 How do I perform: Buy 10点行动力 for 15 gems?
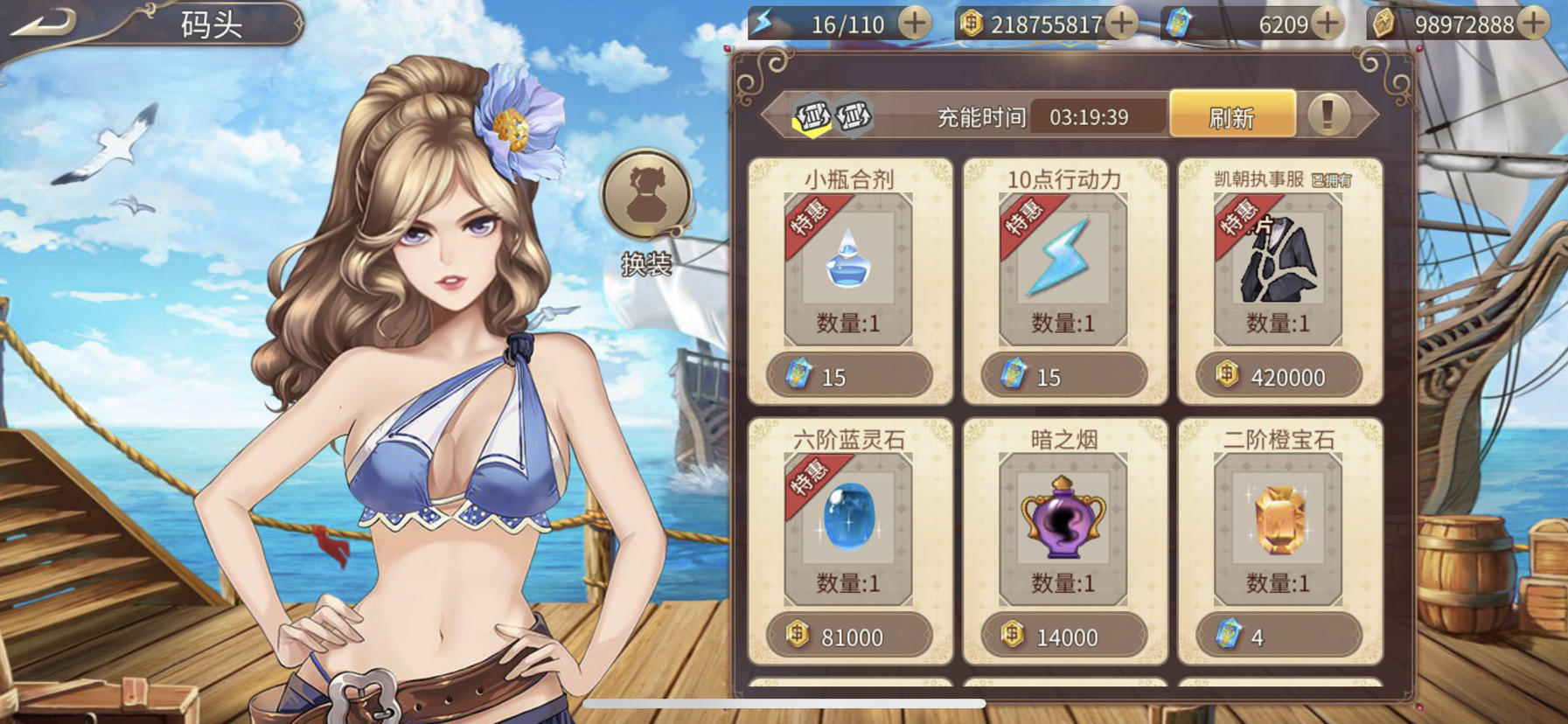tap(1063, 376)
